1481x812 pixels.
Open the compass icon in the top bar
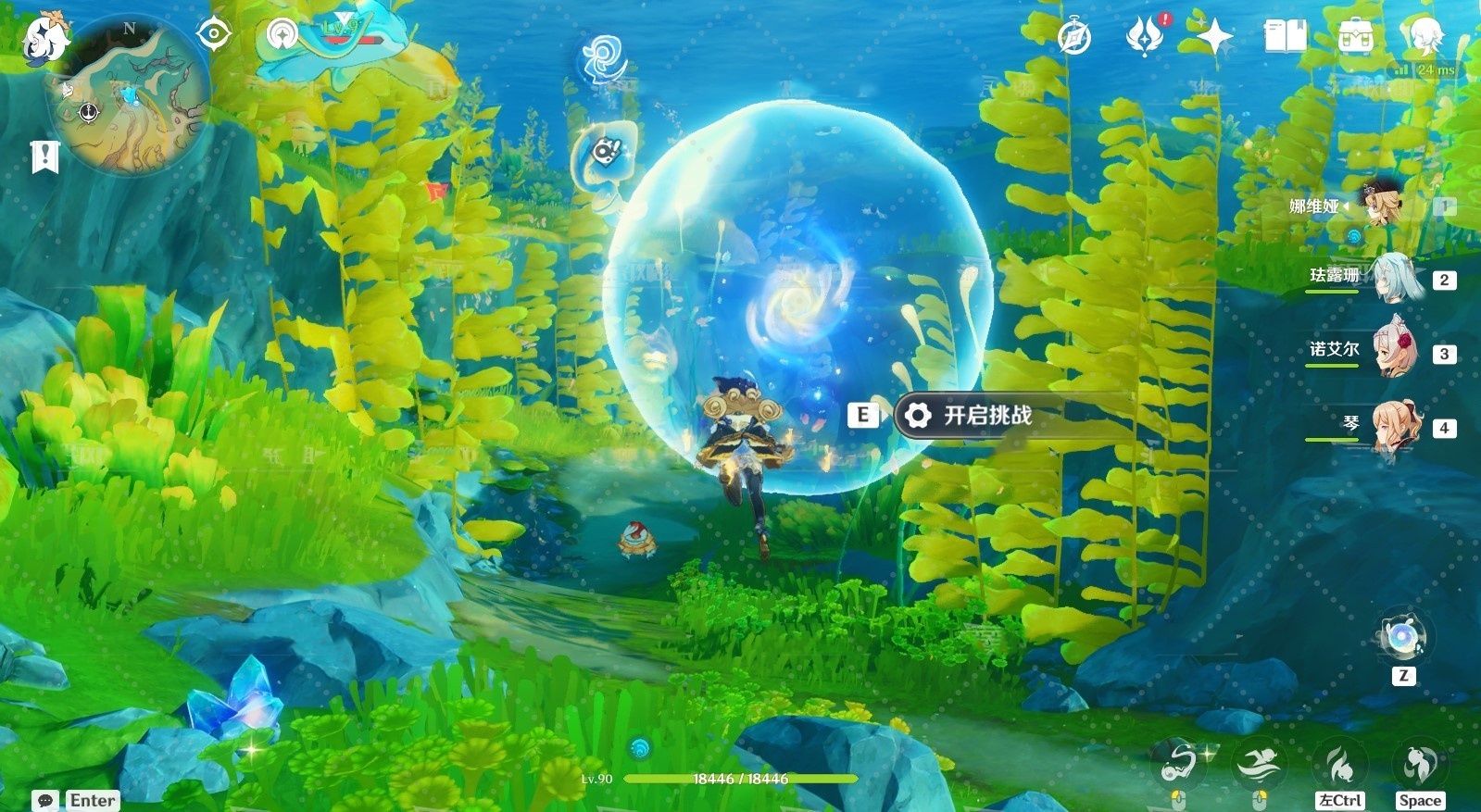click(1074, 37)
